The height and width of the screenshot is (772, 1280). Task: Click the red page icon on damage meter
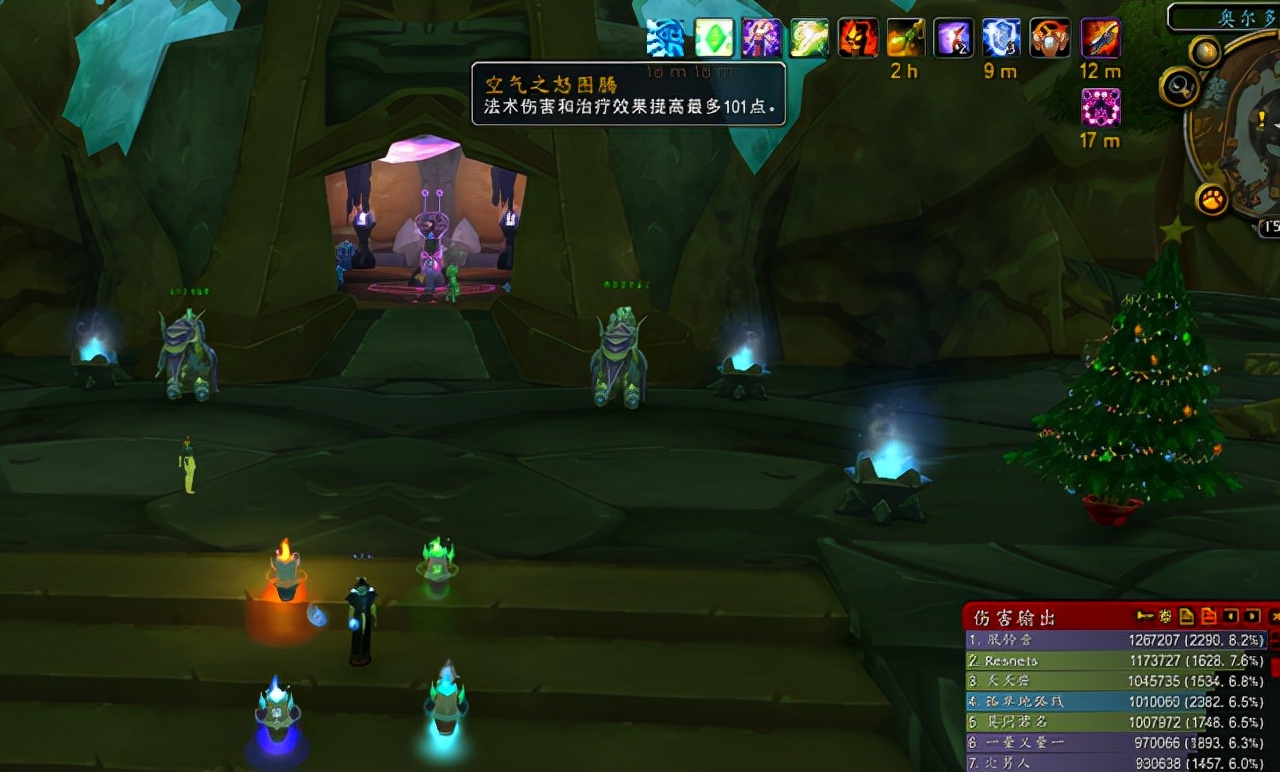click(x=1208, y=616)
